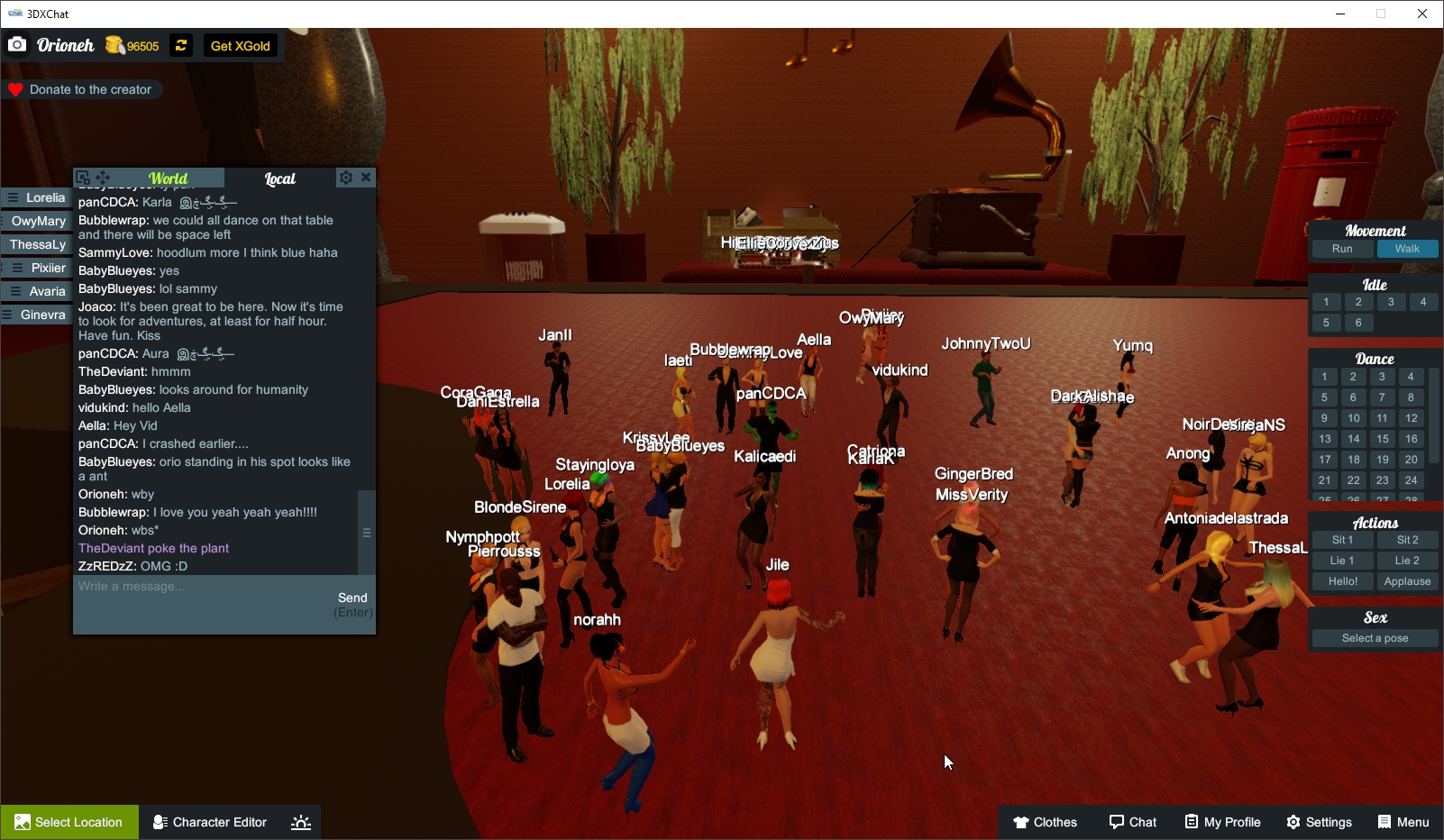Click the Get XGold button
Viewport: 1444px width, 840px height.
(x=240, y=45)
